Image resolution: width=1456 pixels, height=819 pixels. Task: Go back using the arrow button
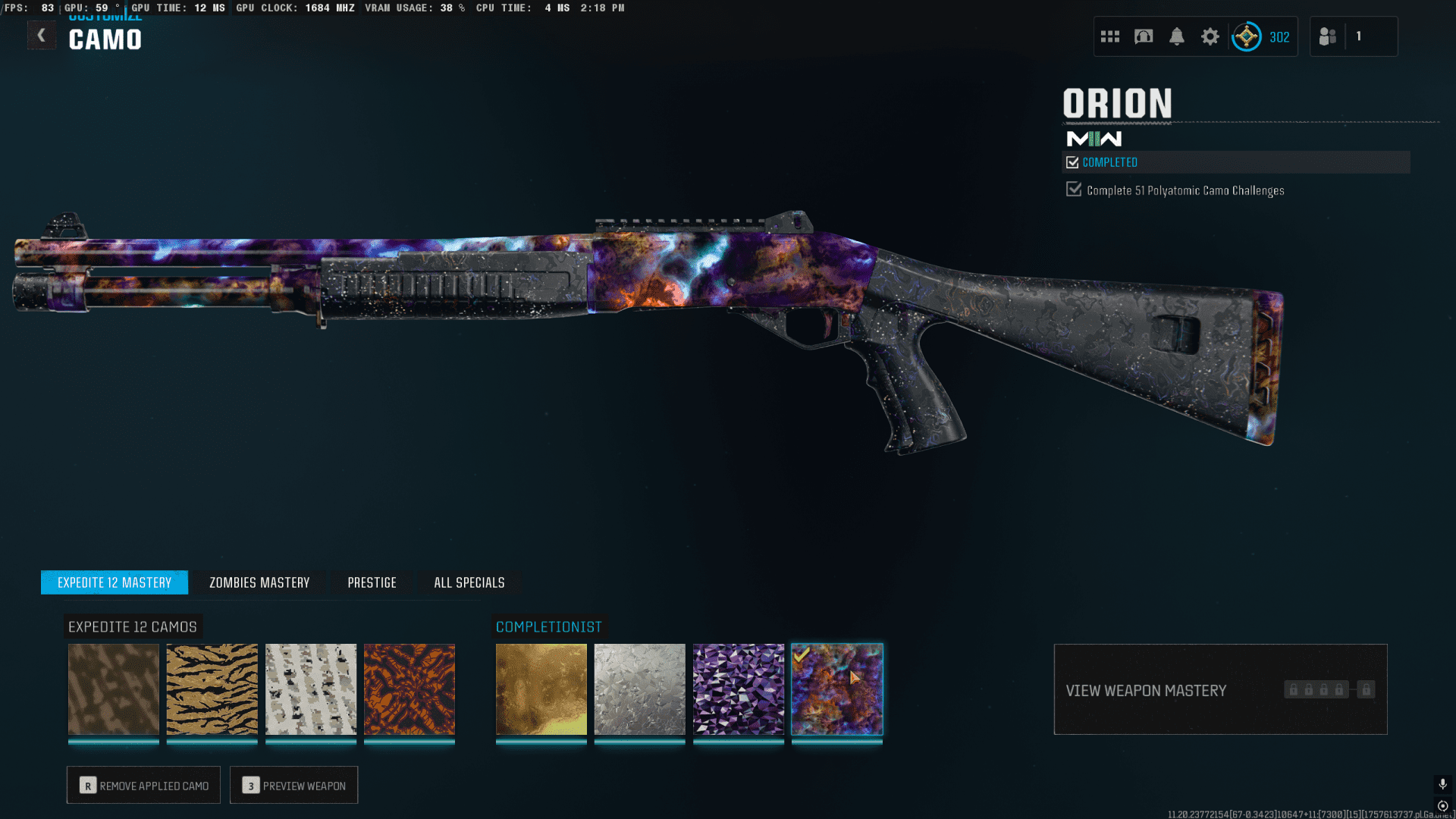click(42, 36)
